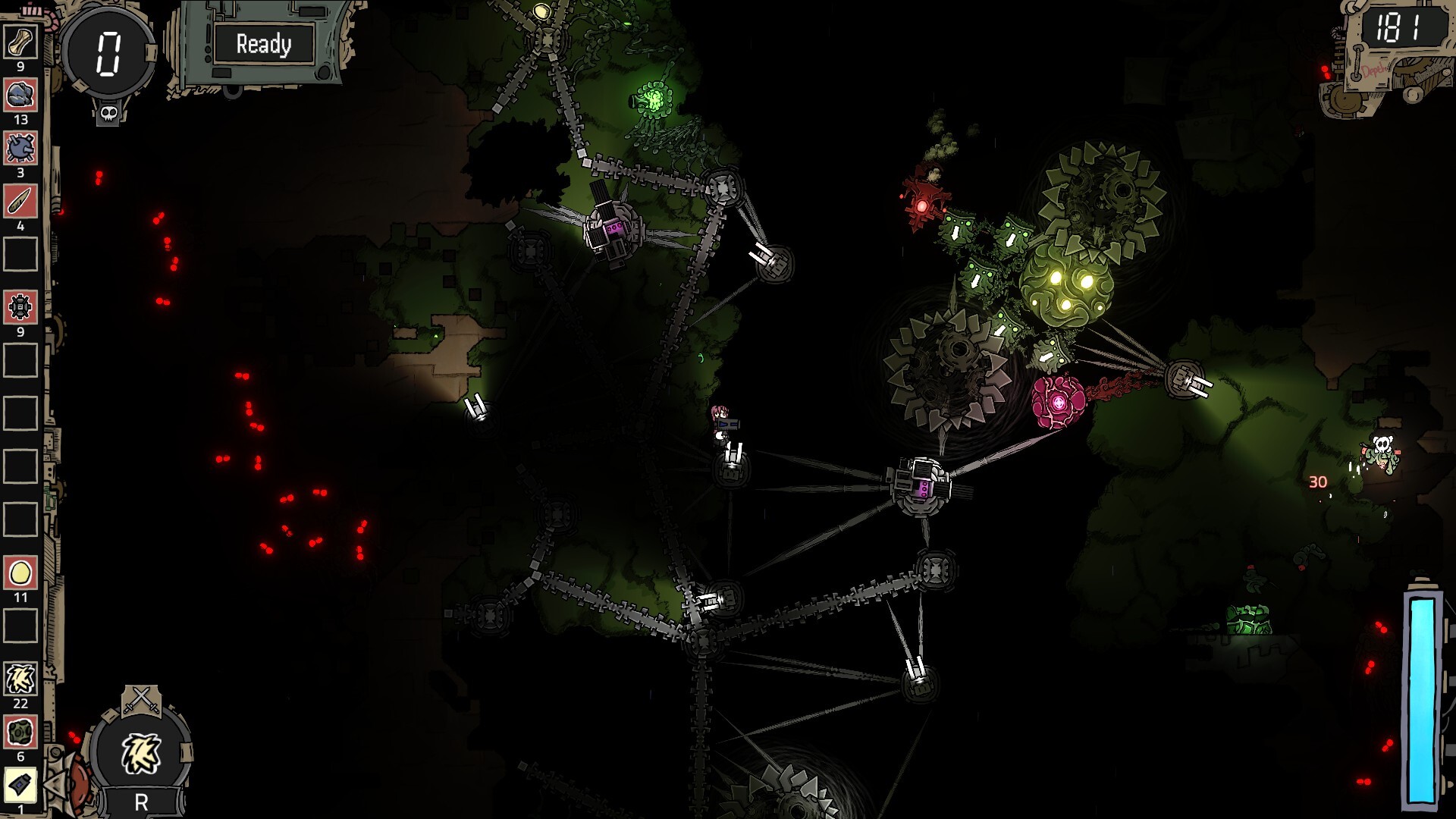The height and width of the screenshot is (819, 1456).
Task: Pick the green mossy rock slot
Action: coord(20,733)
